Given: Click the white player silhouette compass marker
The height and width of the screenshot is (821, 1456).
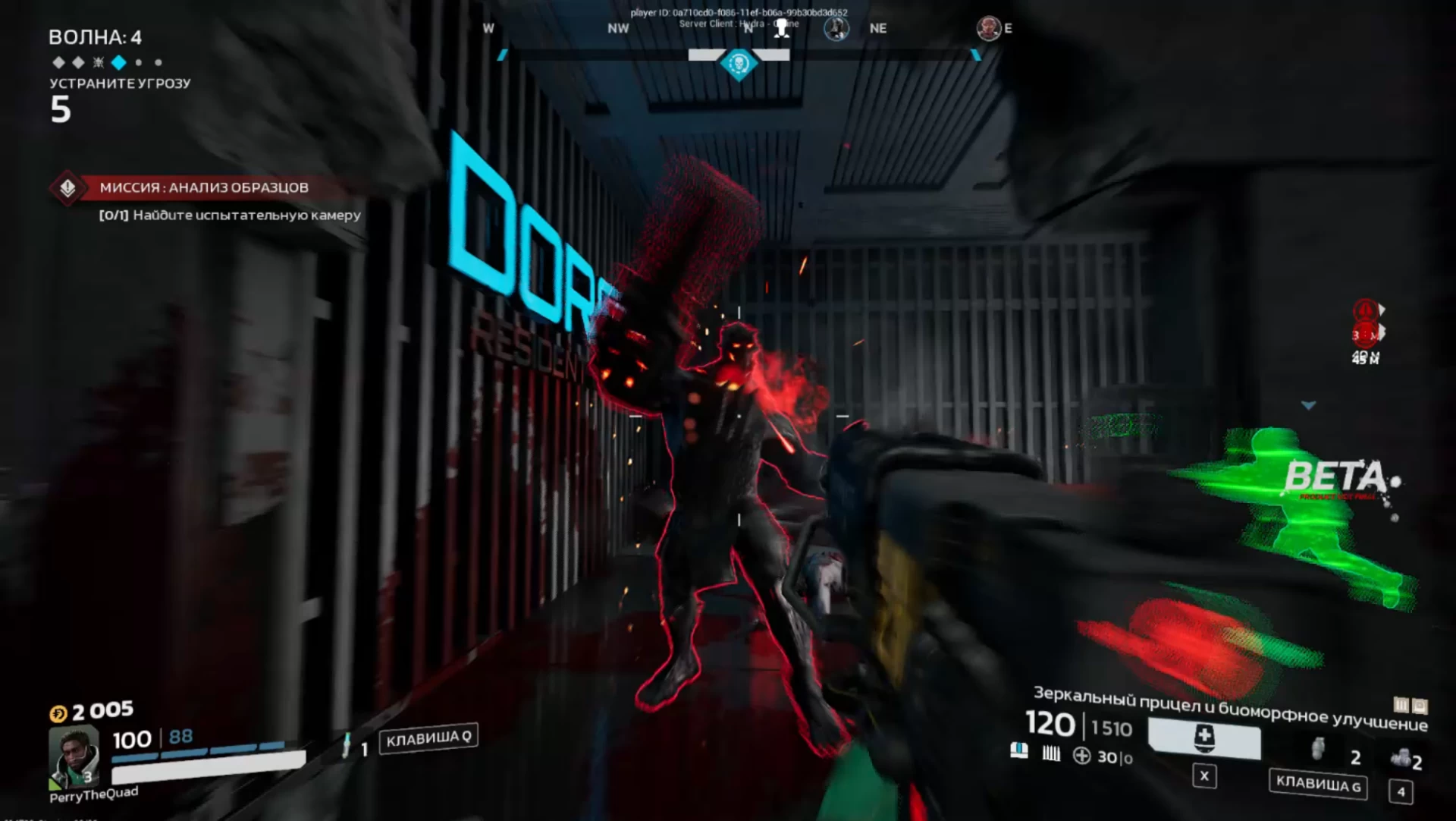Looking at the screenshot, I should (x=781, y=29).
